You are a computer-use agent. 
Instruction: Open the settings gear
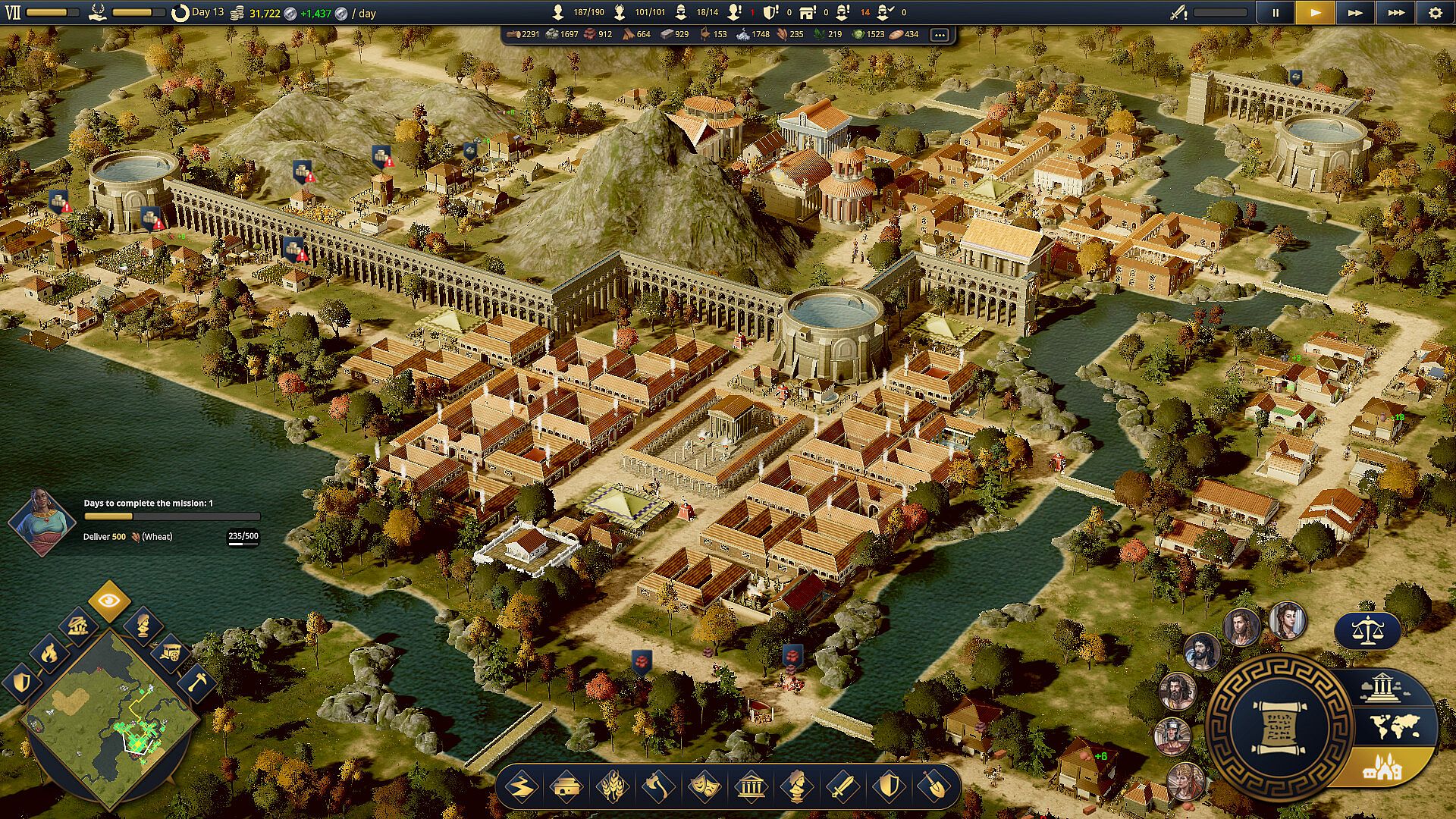1435,13
